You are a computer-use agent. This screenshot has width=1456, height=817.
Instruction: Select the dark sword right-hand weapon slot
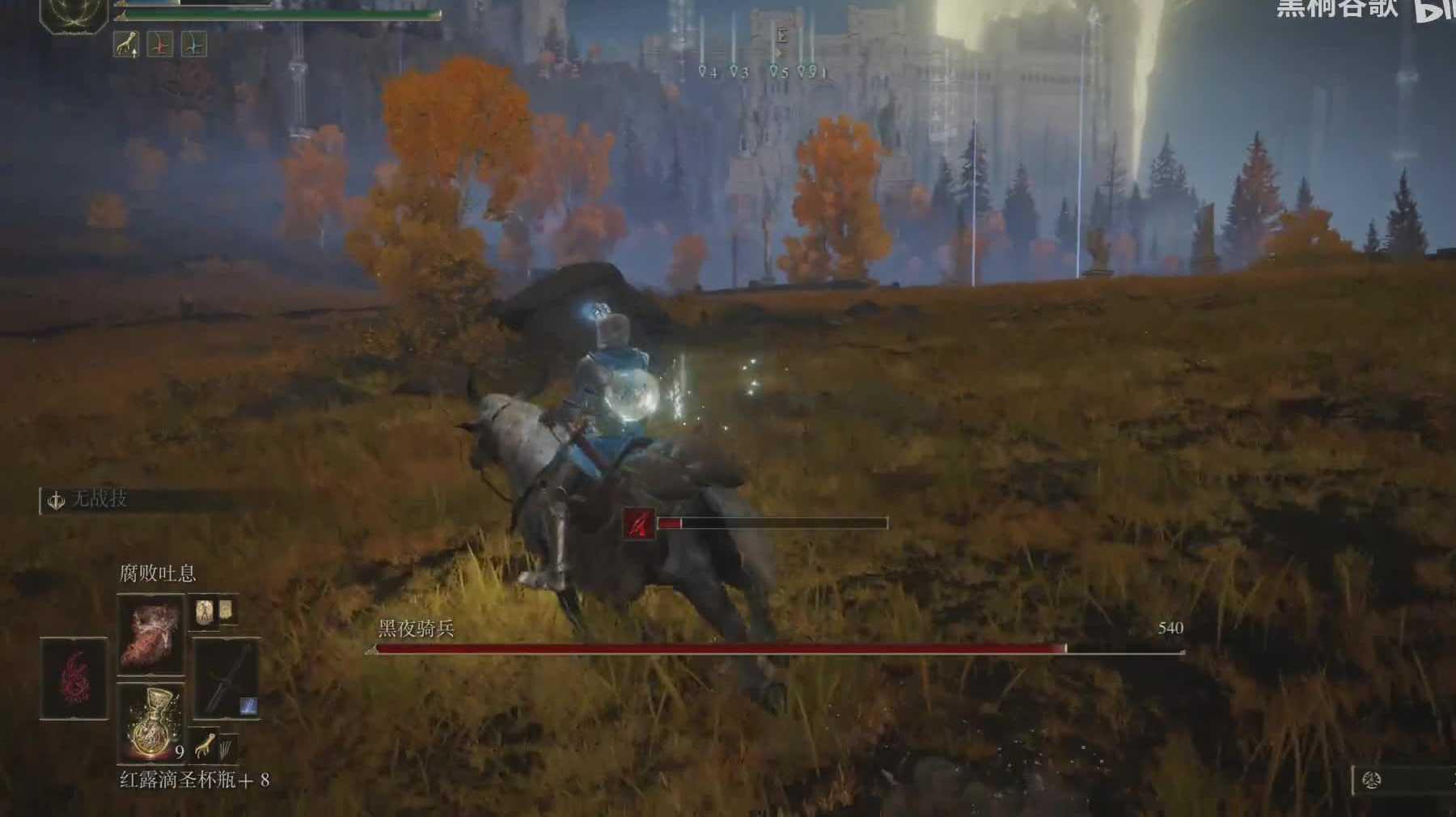[226, 678]
